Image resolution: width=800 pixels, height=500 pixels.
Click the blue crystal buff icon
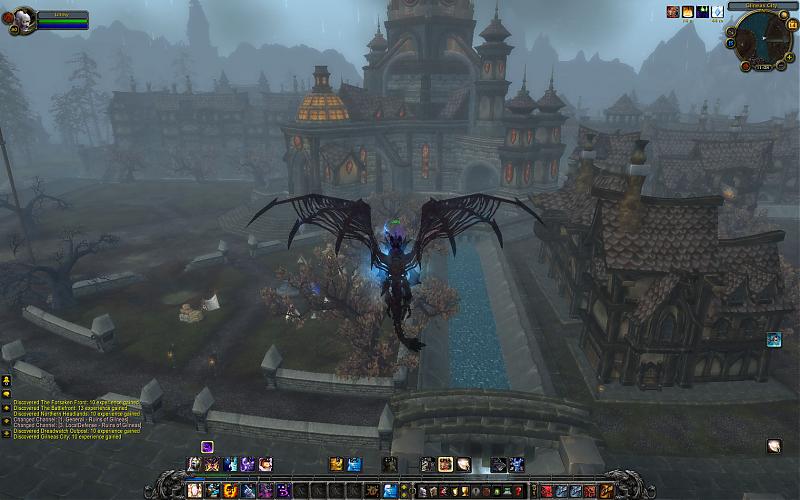click(x=717, y=11)
